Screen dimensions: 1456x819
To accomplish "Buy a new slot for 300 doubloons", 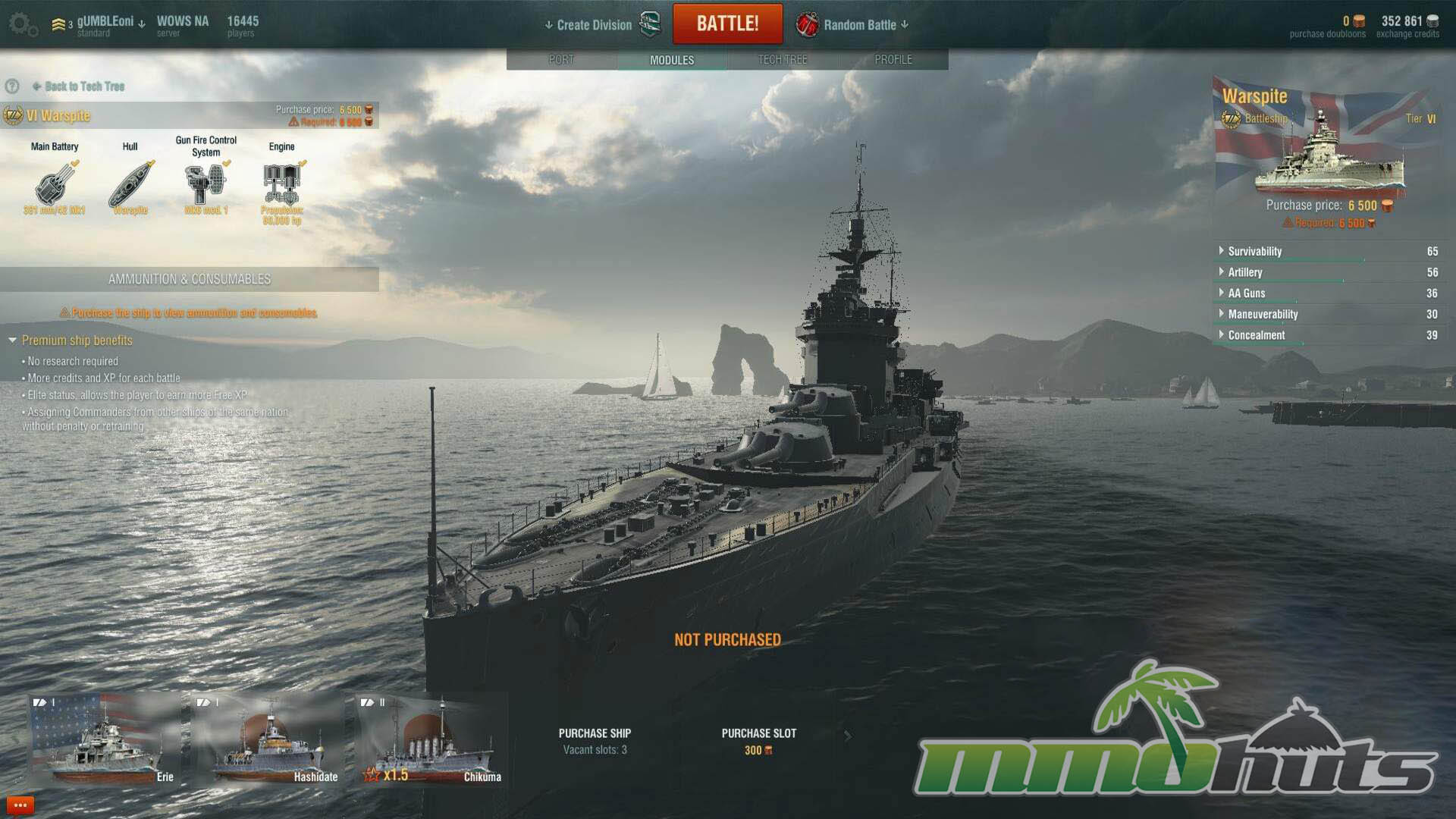I will point(758,741).
